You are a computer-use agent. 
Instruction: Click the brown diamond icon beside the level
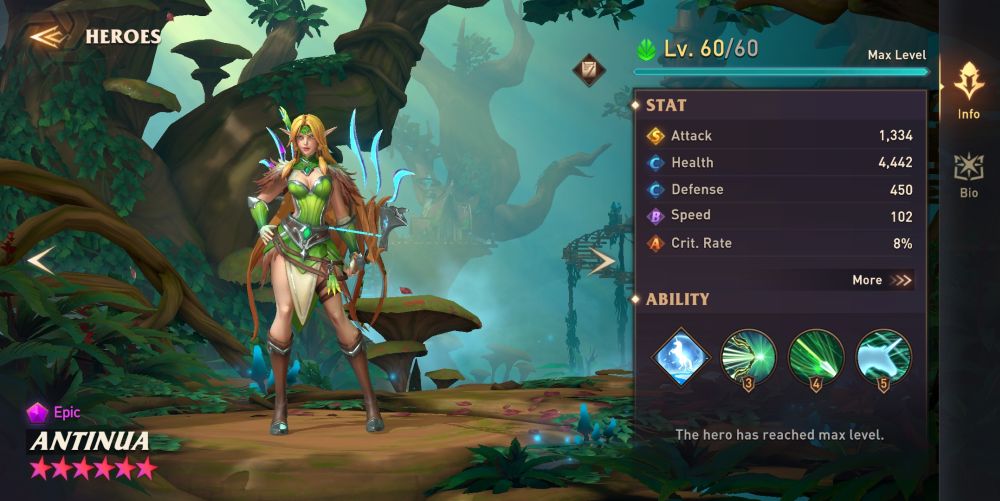[587, 69]
